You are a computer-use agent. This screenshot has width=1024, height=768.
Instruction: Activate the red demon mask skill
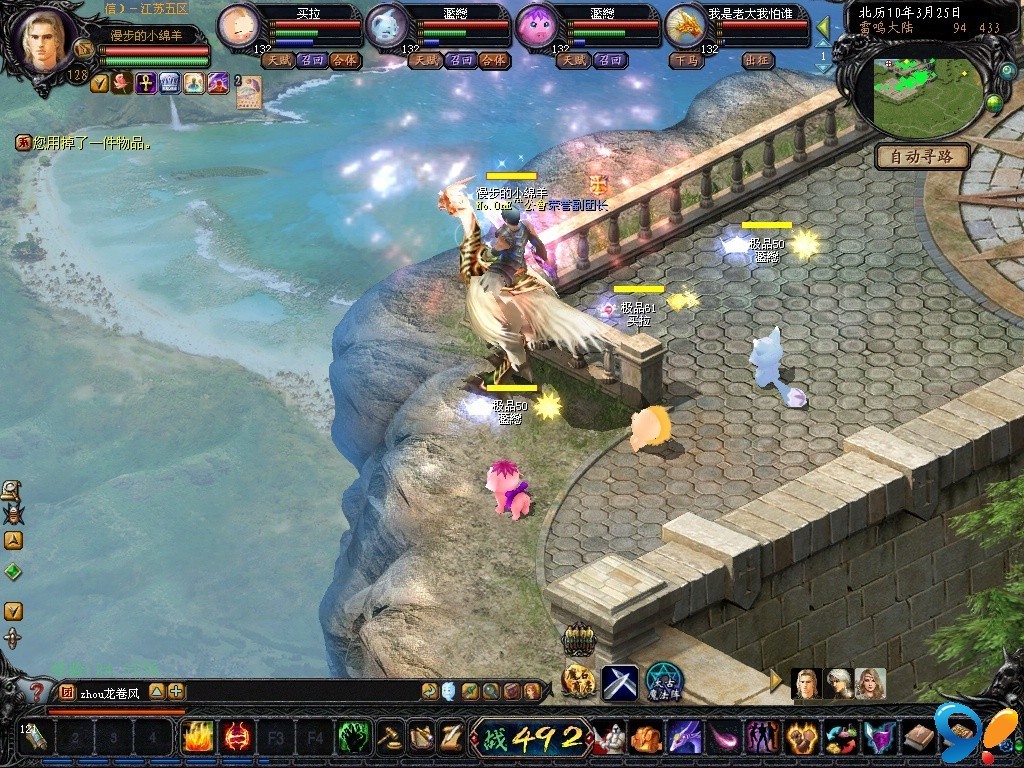pyautogui.click(x=236, y=739)
